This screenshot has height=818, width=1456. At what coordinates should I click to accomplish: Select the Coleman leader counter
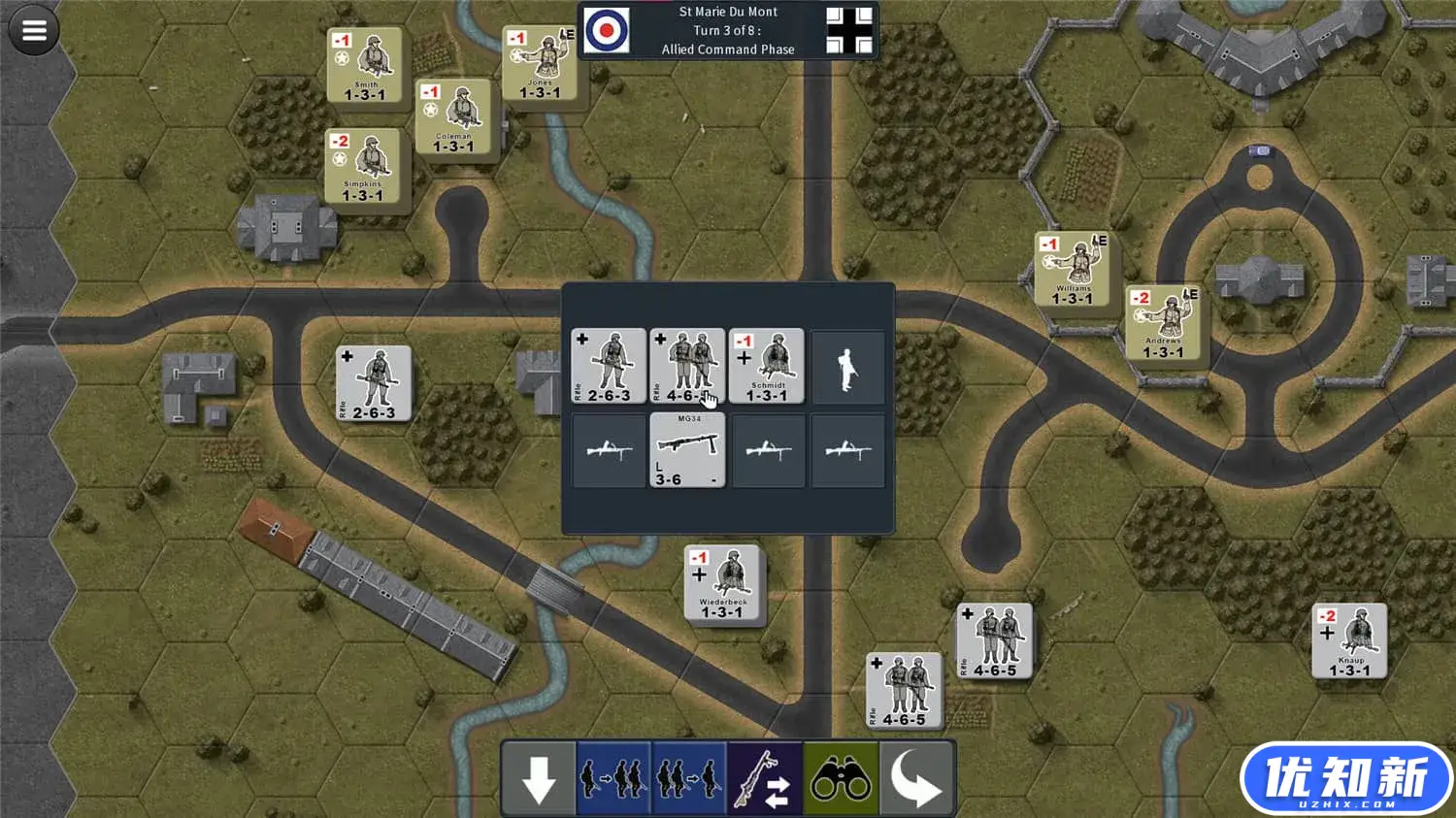tap(453, 116)
